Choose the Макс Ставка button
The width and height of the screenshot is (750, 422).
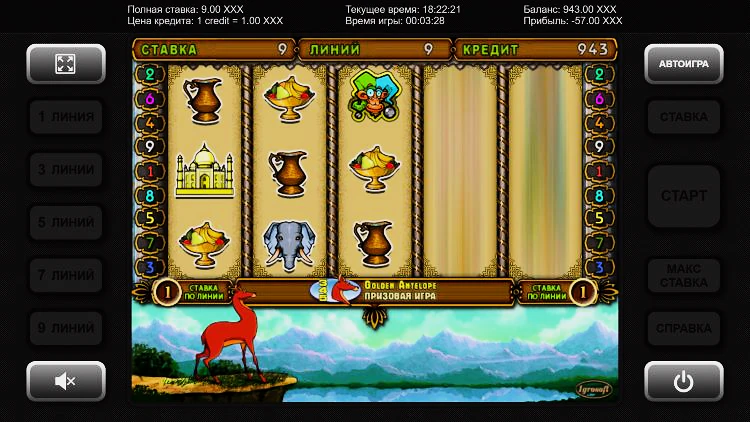click(x=683, y=275)
